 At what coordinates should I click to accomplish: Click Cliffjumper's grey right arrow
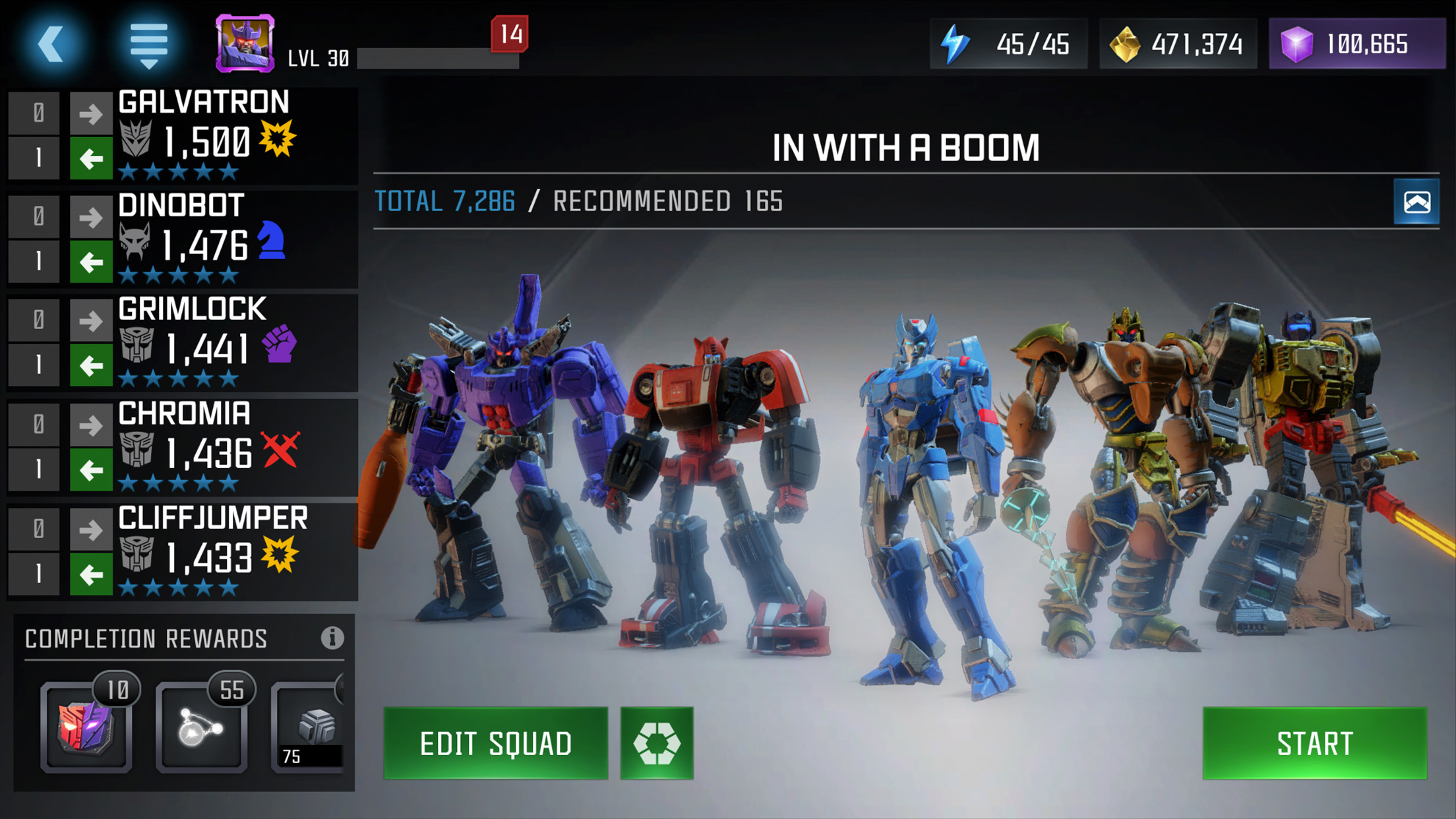(91, 529)
